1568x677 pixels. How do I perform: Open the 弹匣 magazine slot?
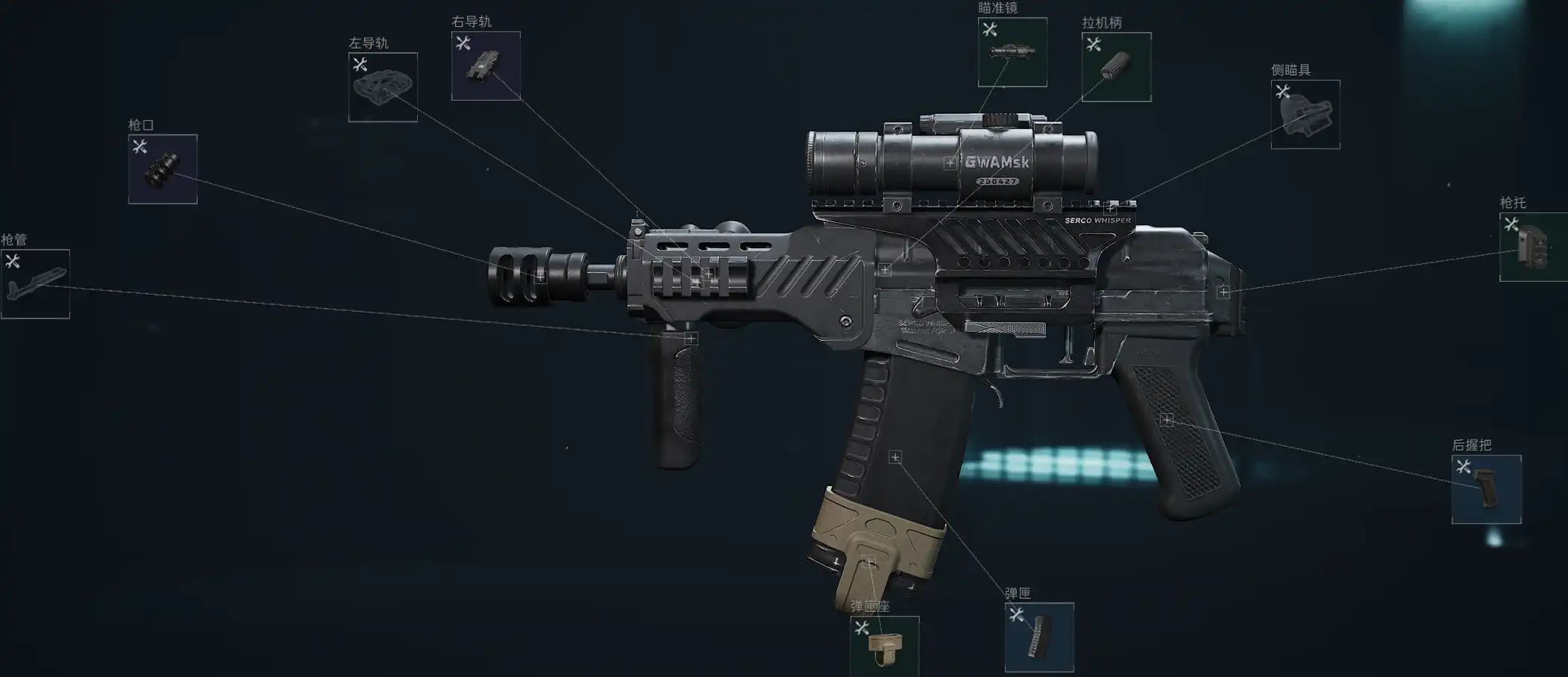point(1039,637)
